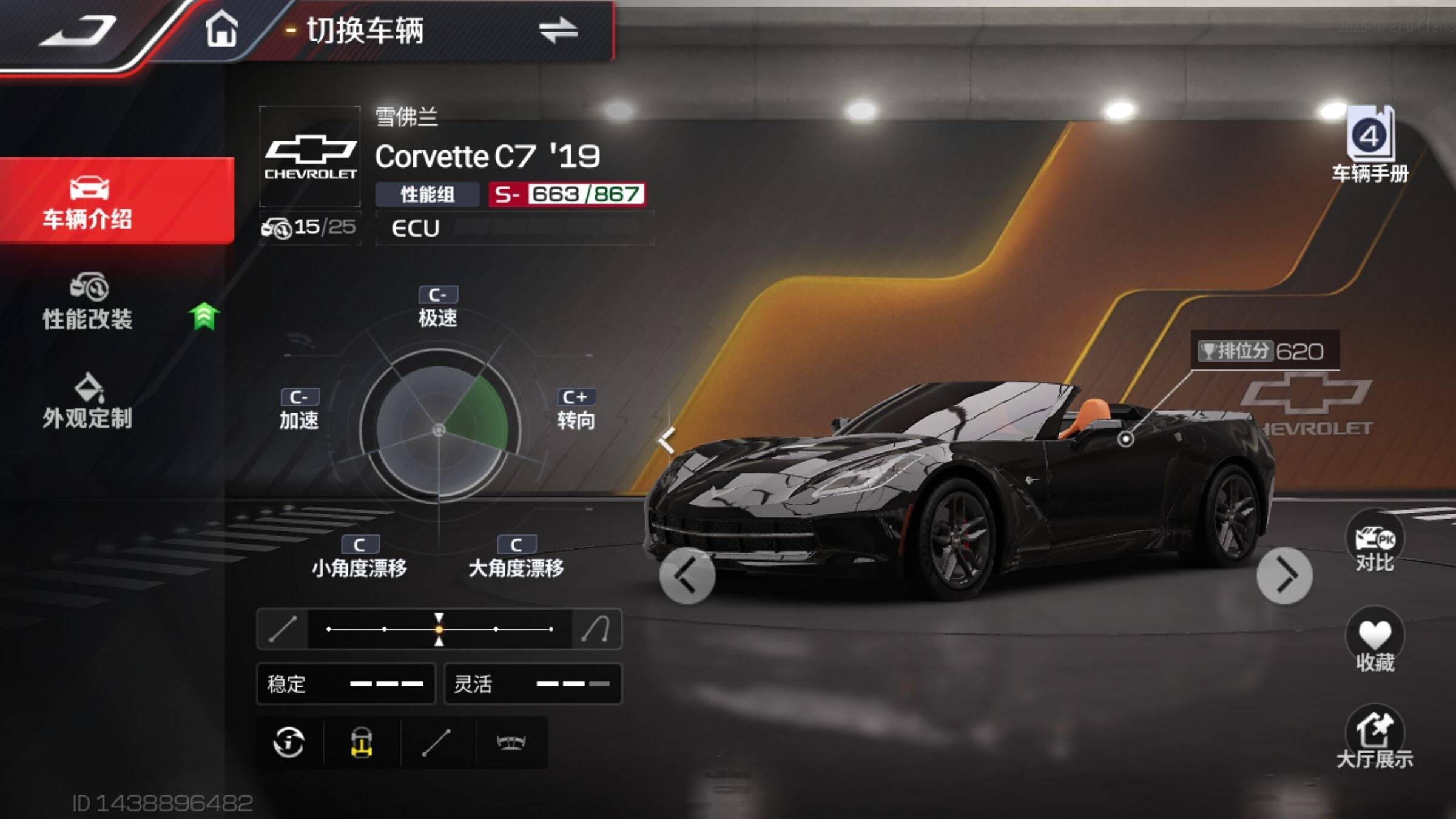Screen dimensions: 1456x819
Task: Choose the straight-line tuning preset icon
Action: click(283, 629)
